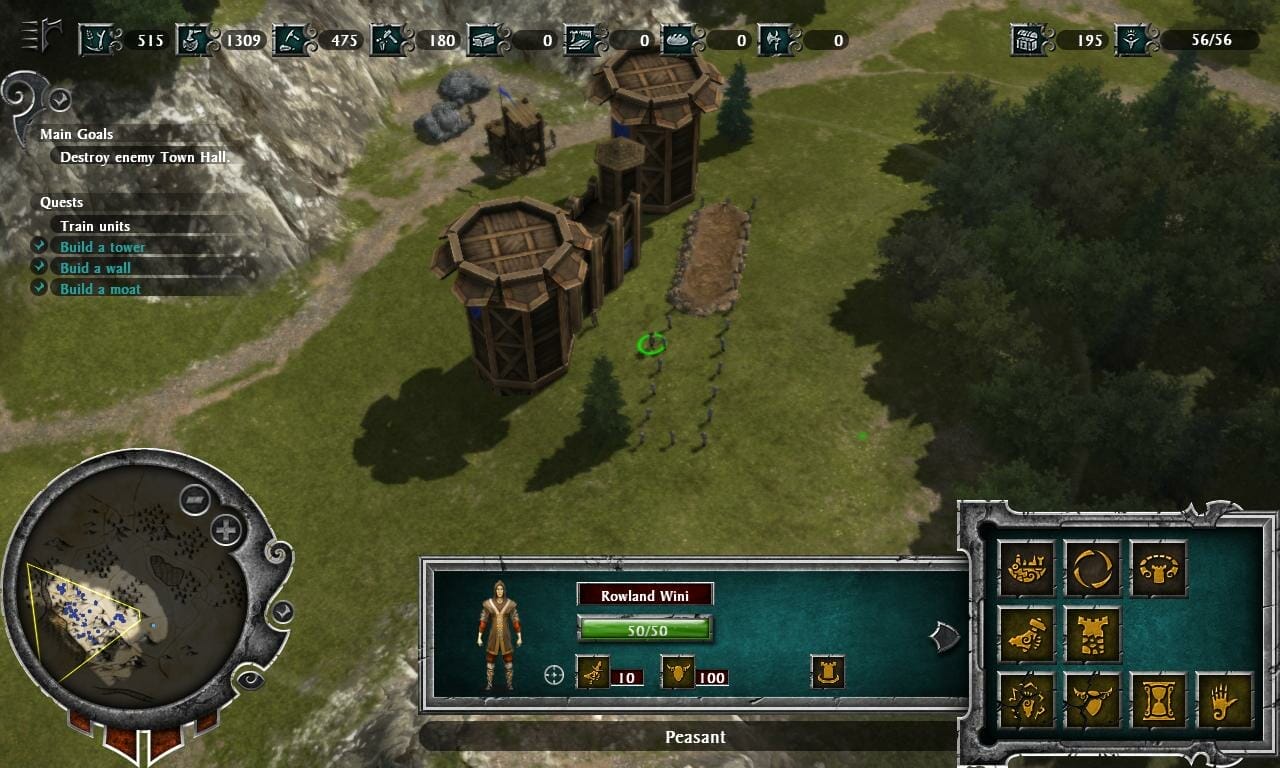Select the Rowland Wini peasant portrait
The image size is (1280, 768).
pyautogui.click(x=499, y=634)
